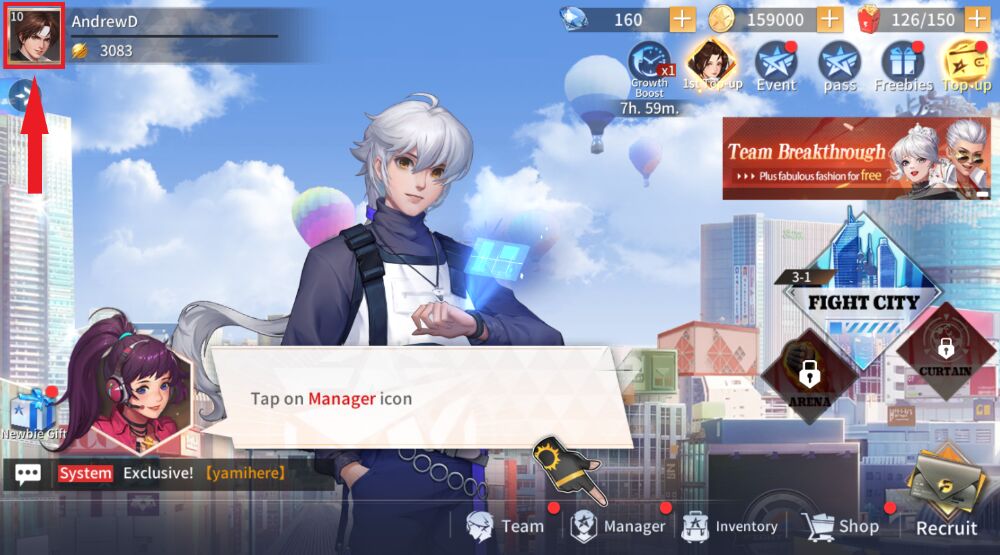Open the Event menu
Image resolution: width=1000 pixels, height=555 pixels.
[776, 66]
